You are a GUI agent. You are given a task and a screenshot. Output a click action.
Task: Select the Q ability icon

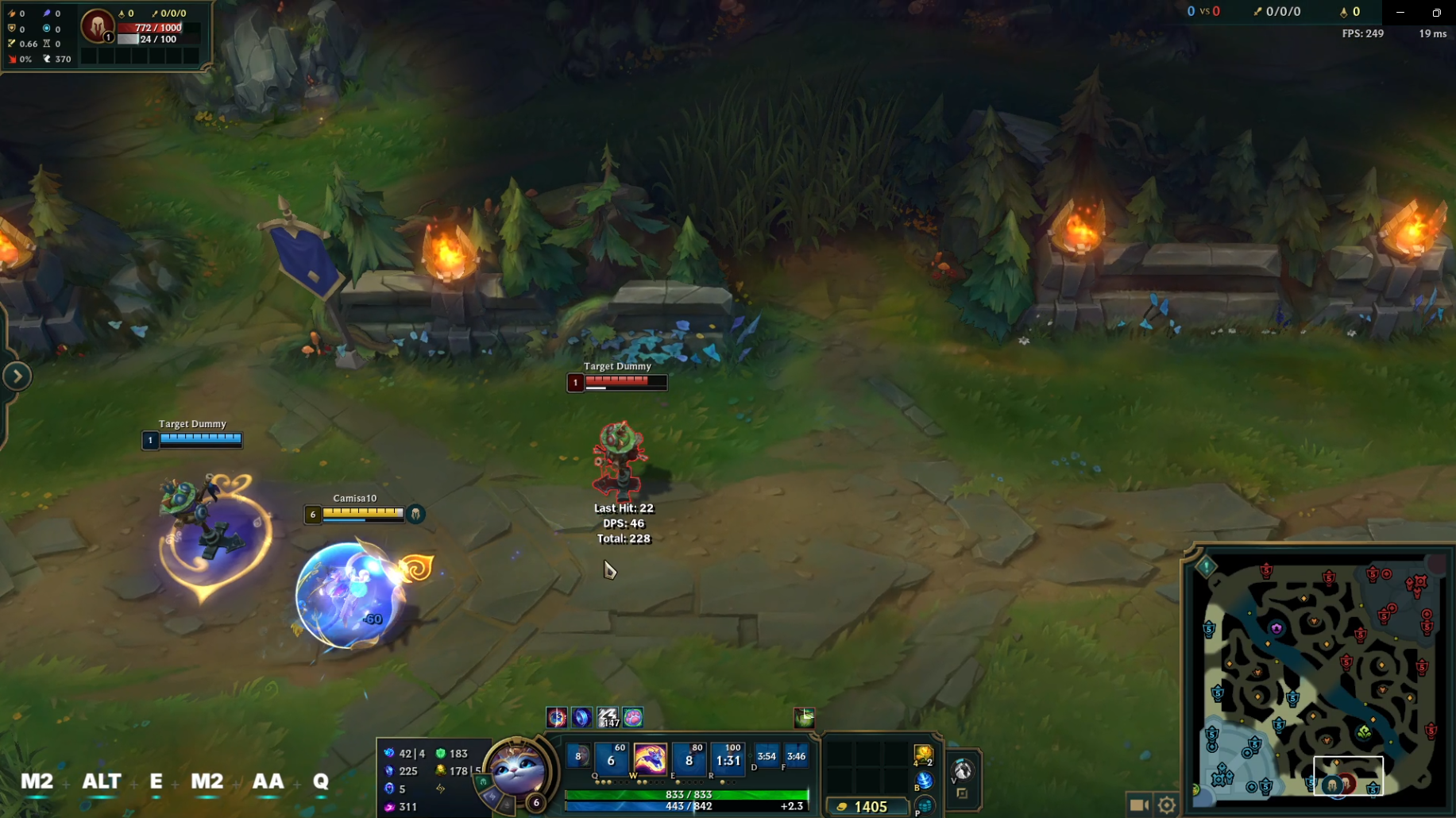(610, 760)
